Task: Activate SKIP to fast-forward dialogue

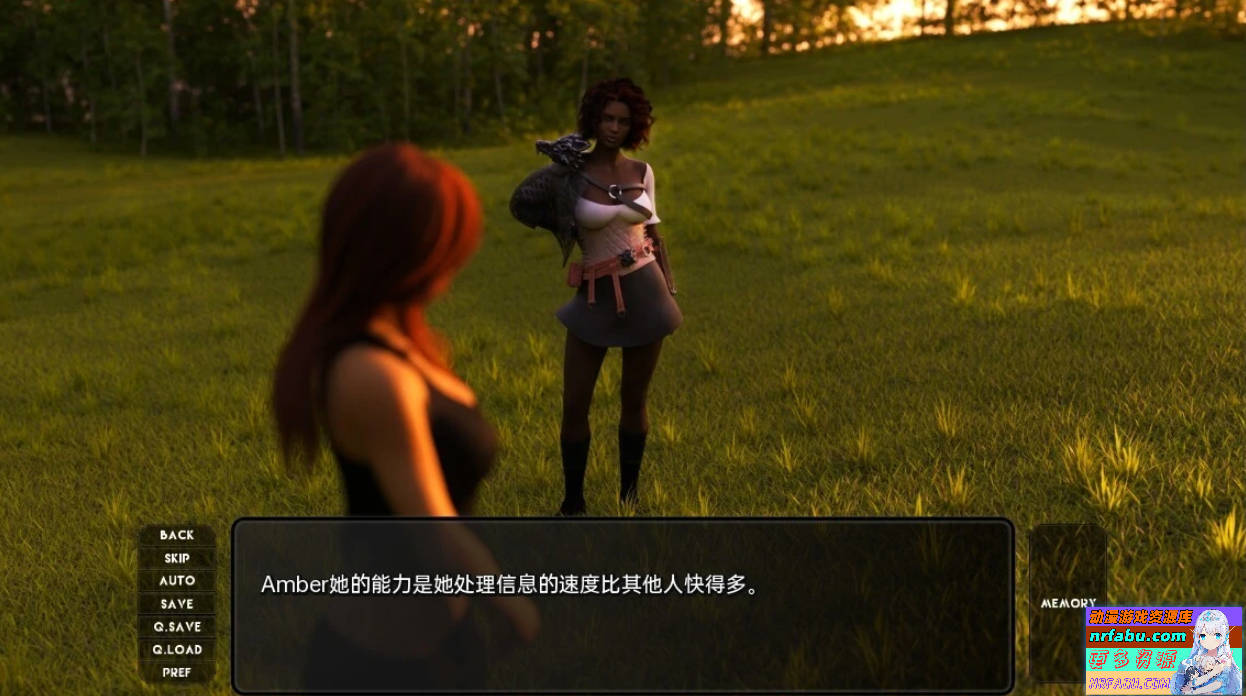Action: tap(177, 558)
